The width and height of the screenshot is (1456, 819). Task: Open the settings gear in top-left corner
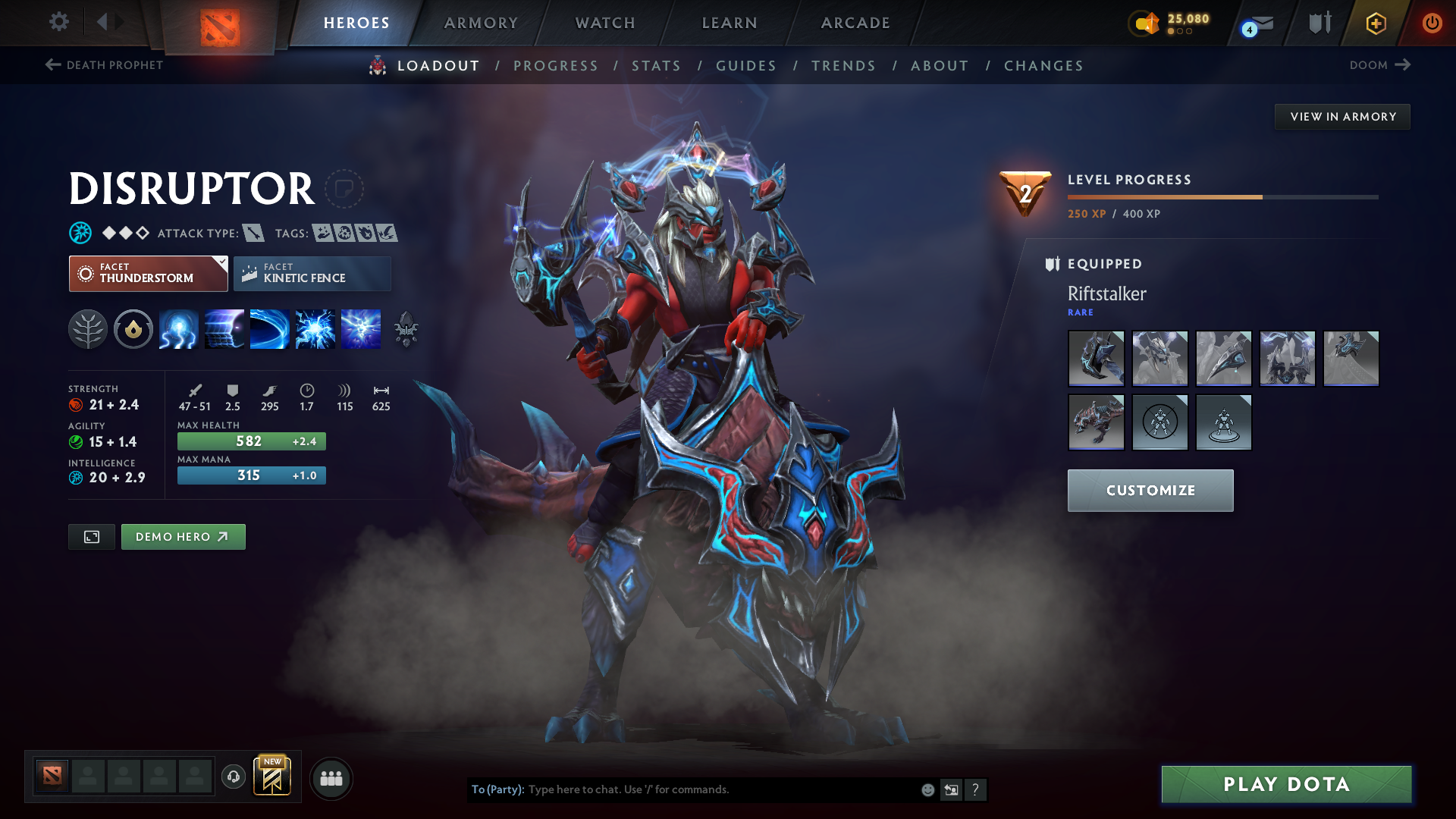(59, 22)
